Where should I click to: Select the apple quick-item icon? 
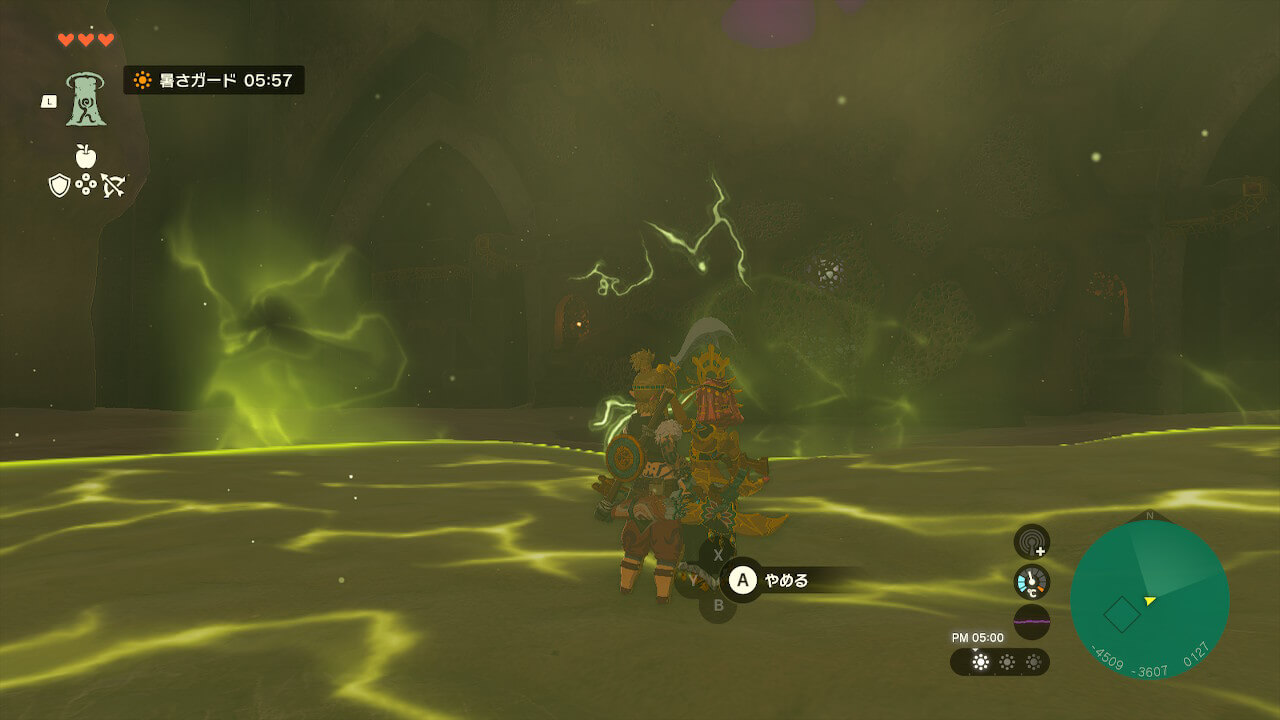coord(85,155)
